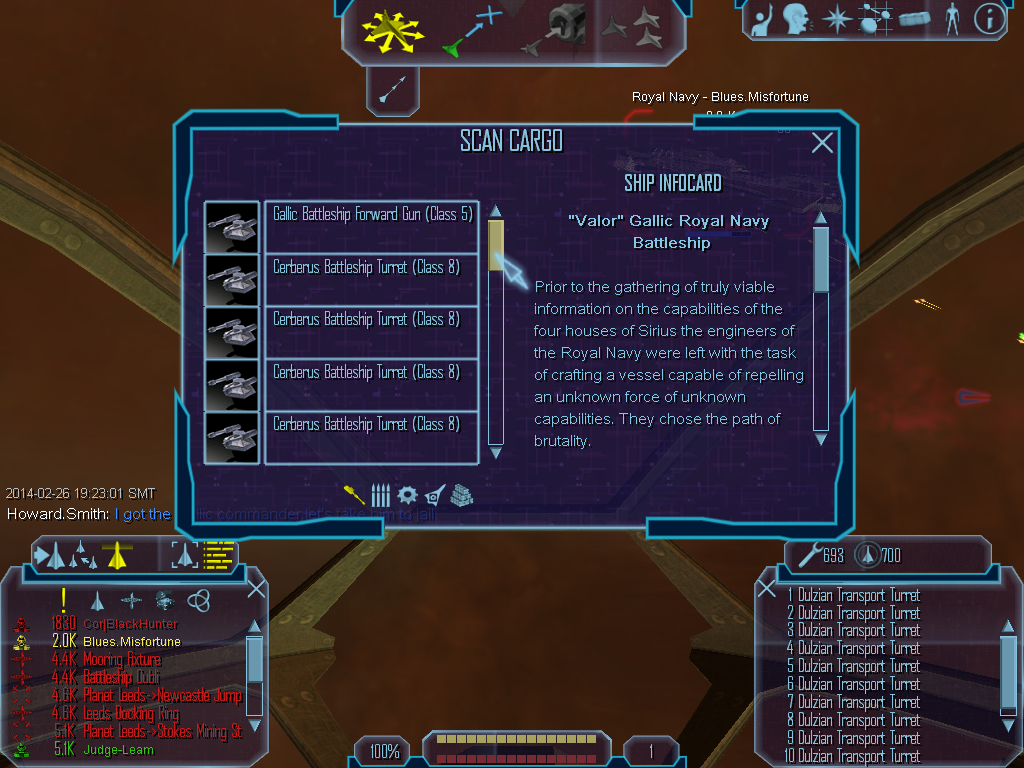Select weapon 1 Dulzian Transport Turret
The image size is (1024, 768).
pos(858,595)
